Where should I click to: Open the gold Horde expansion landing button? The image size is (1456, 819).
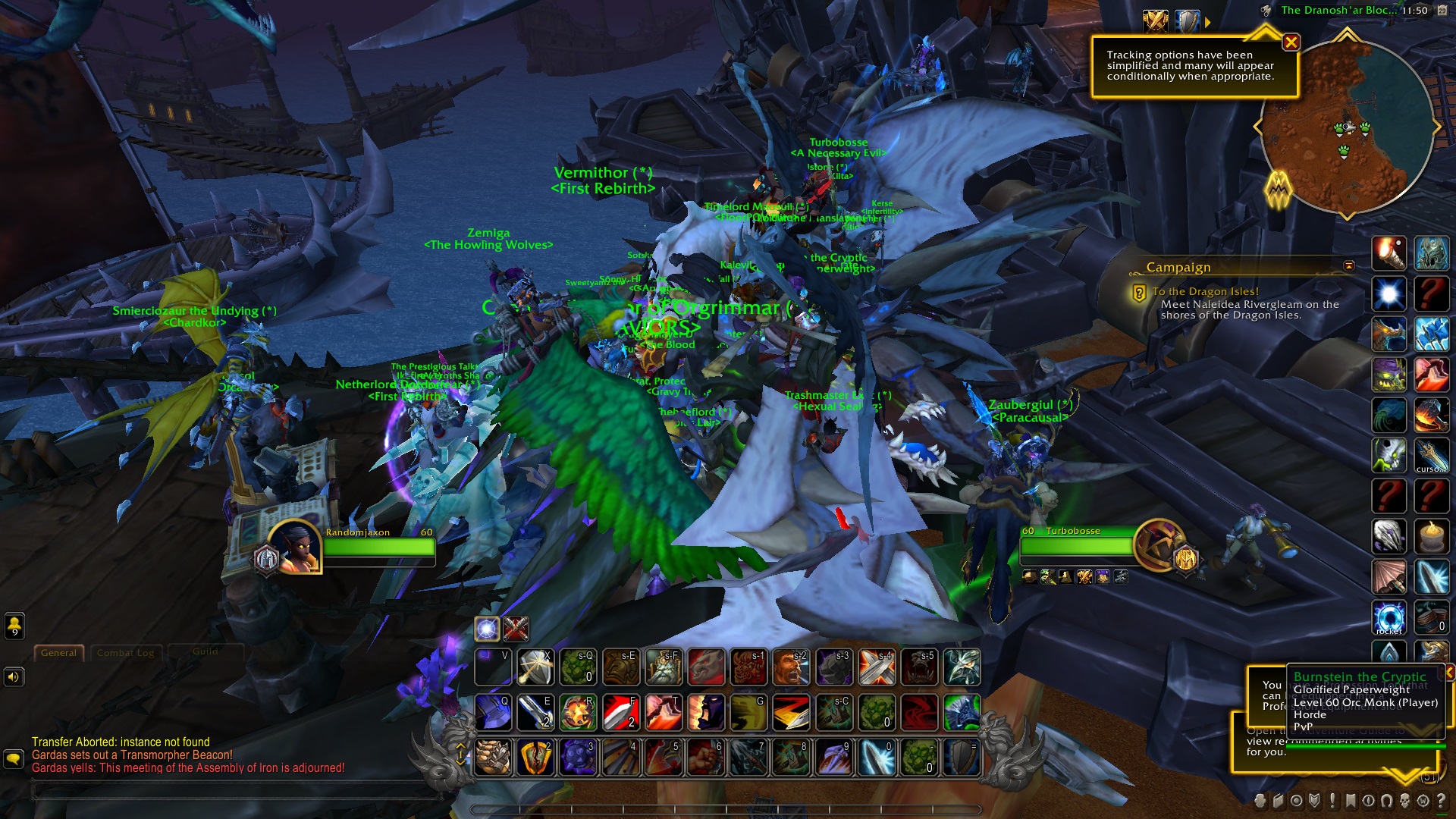coord(1278,188)
